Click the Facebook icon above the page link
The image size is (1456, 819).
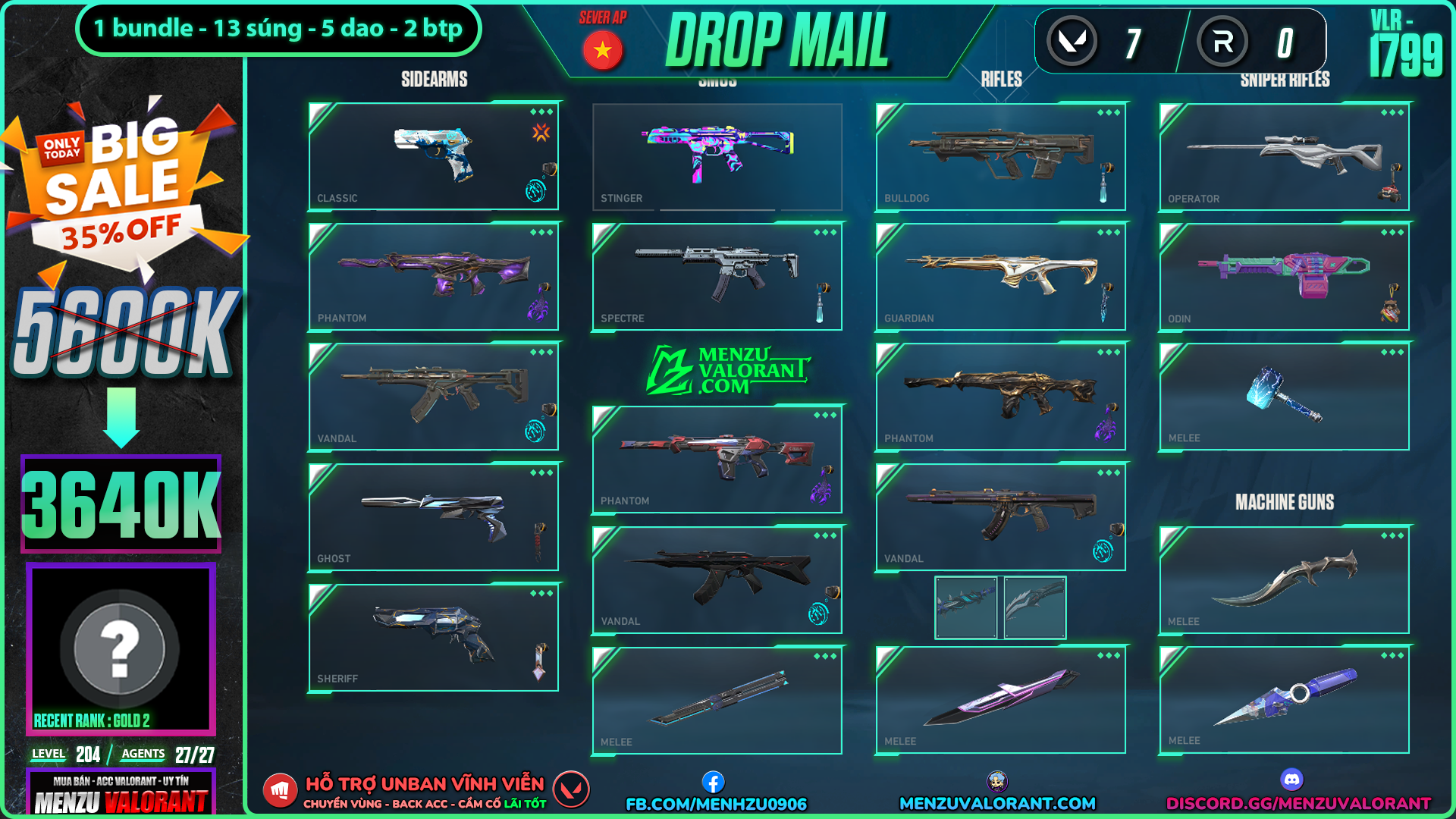(x=713, y=782)
